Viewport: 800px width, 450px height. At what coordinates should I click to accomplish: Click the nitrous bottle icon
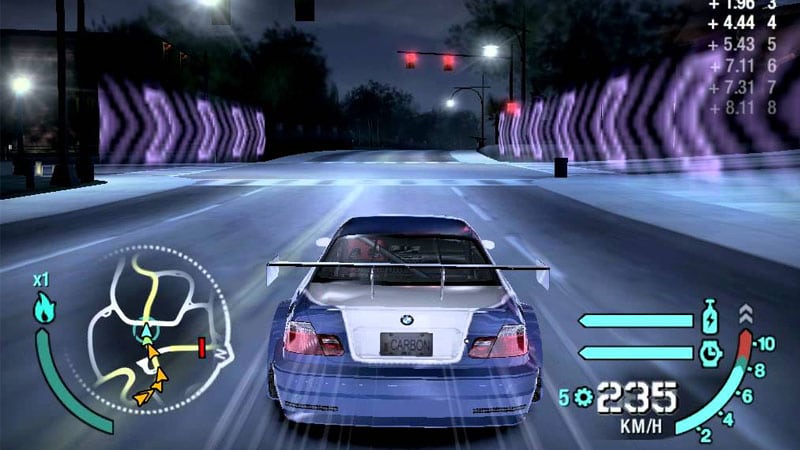(710, 320)
